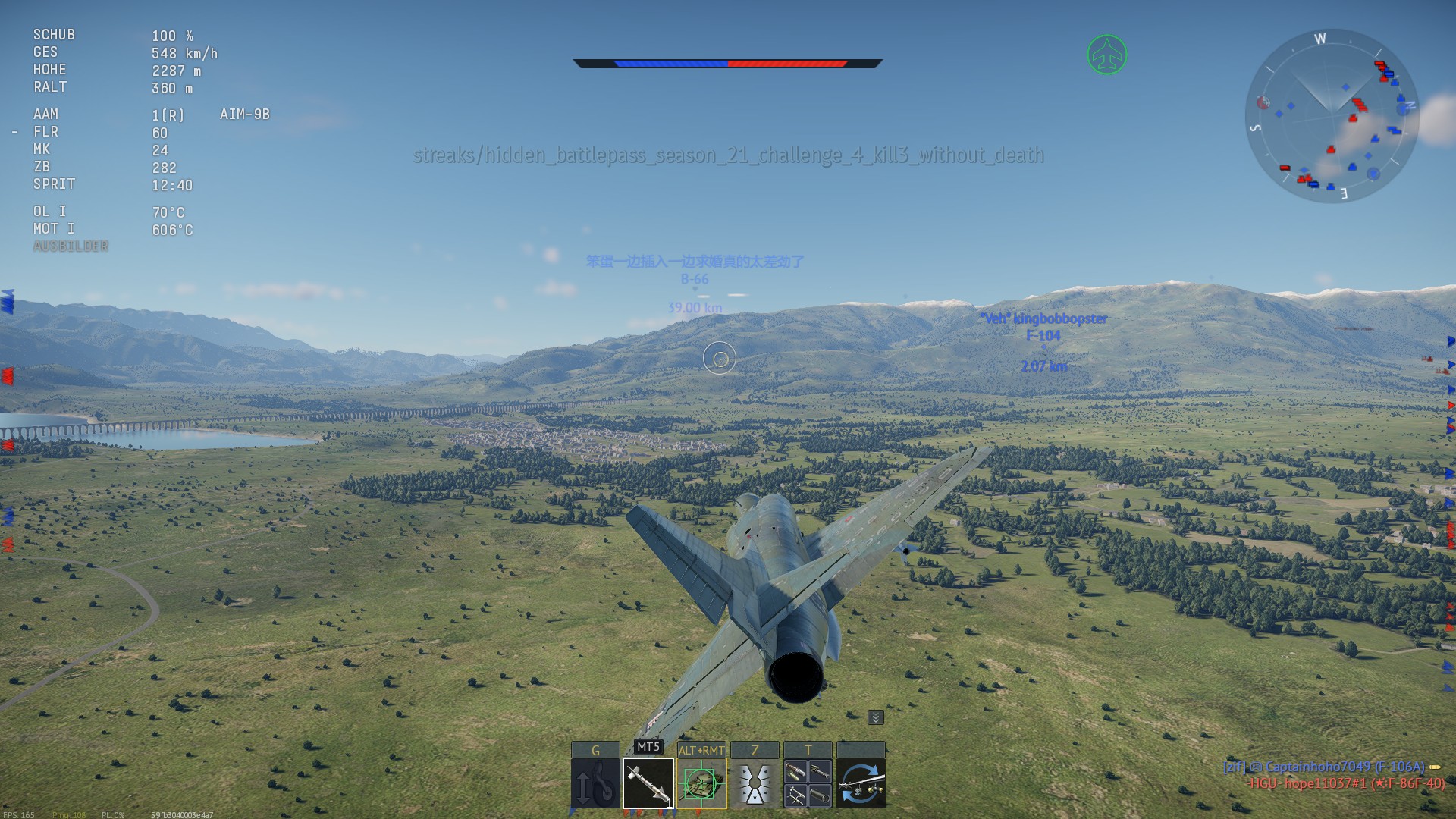Click the circular radar minimap
The height and width of the screenshot is (819, 1456).
pos(1332,115)
